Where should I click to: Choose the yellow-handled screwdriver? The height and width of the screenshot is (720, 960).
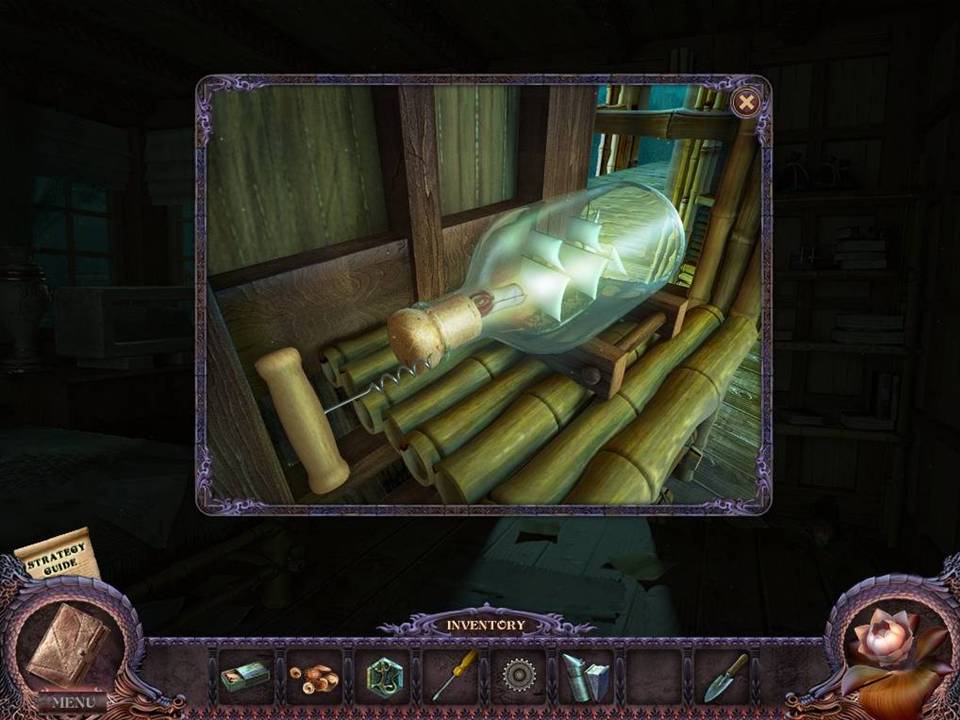(449, 677)
